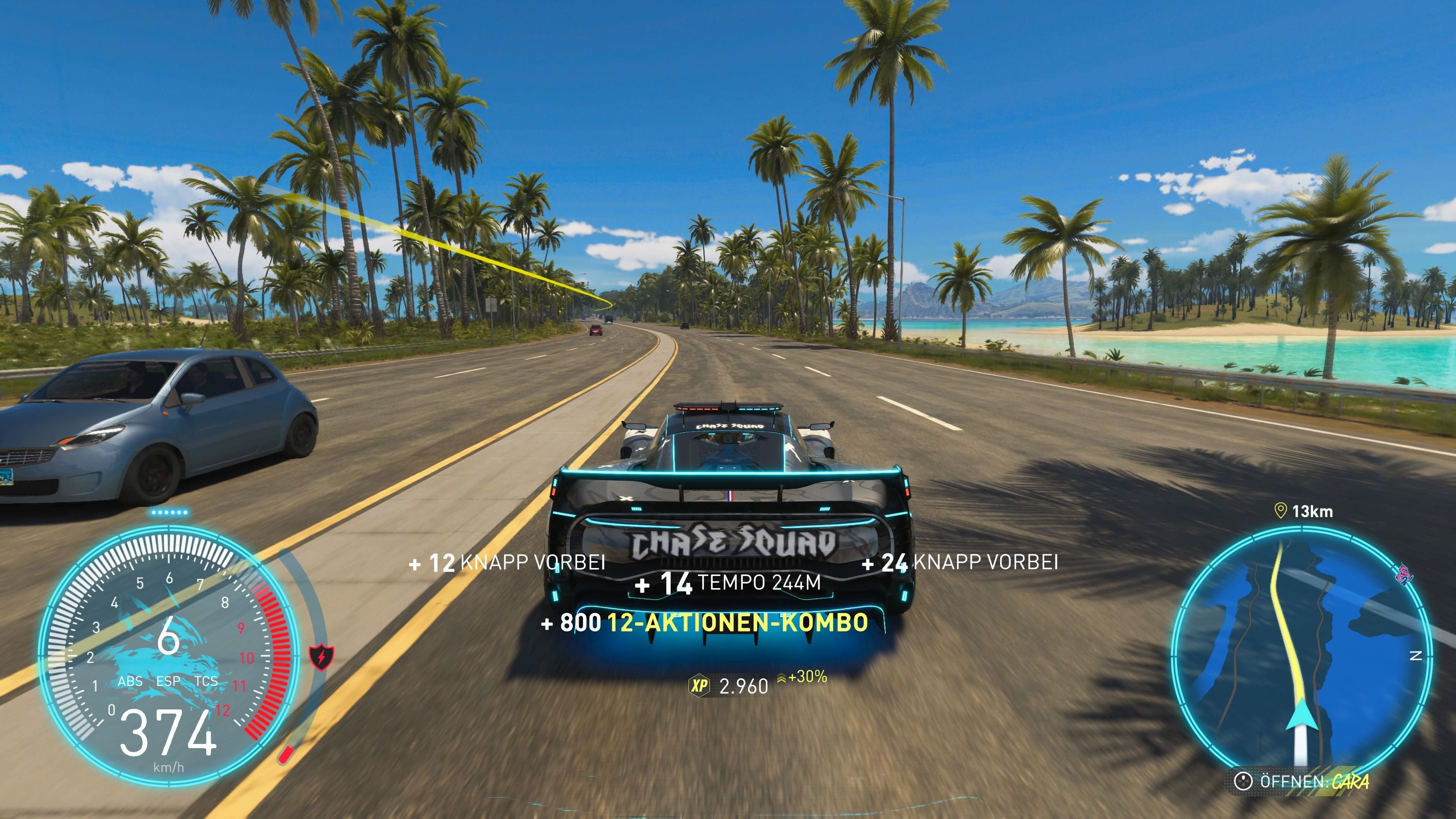Click the XP badge icon
The height and width of the screenshot is (819, 1456).
tap(699, 686)
